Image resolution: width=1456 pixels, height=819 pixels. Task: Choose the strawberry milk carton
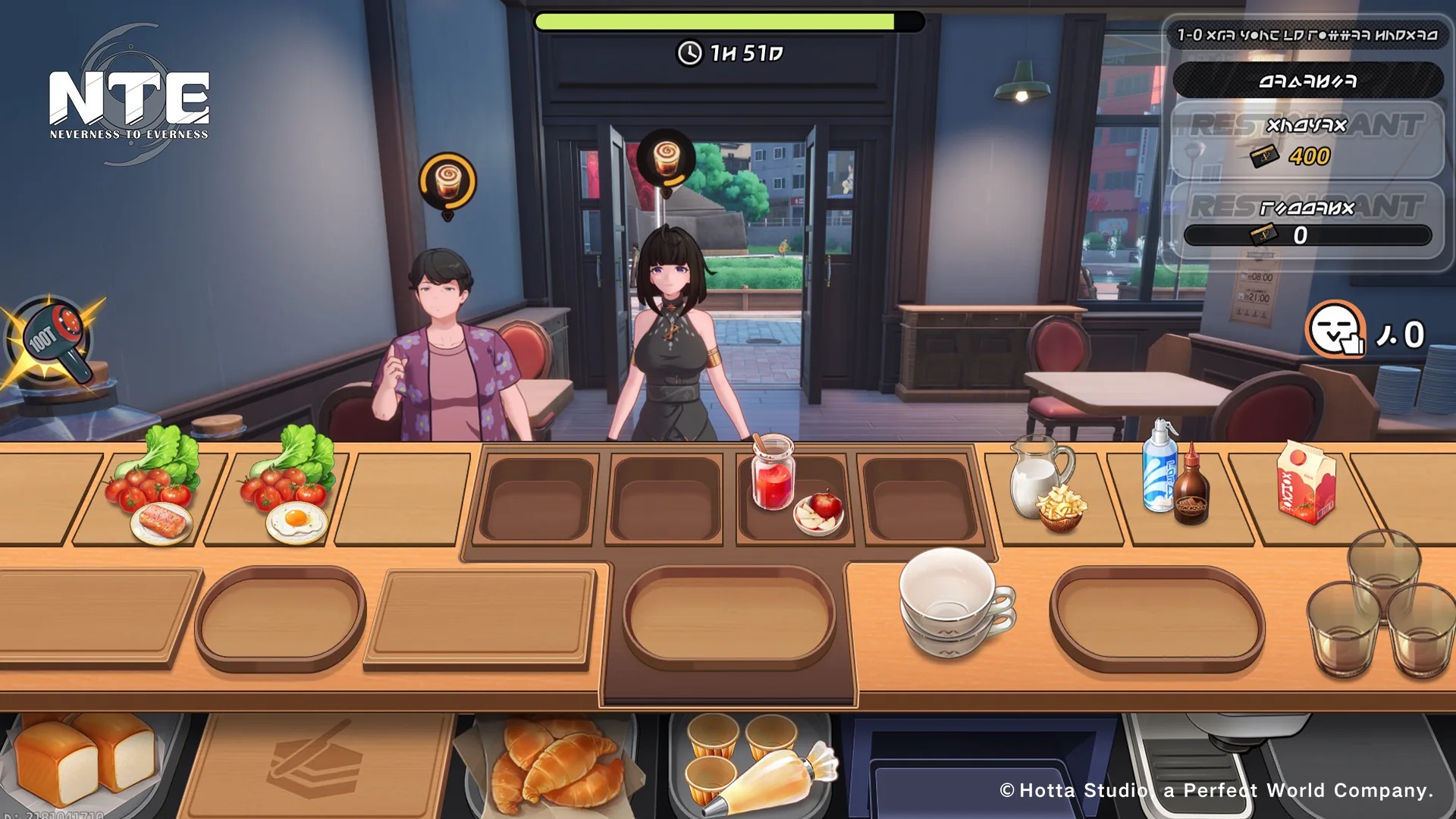[1306, 485]
